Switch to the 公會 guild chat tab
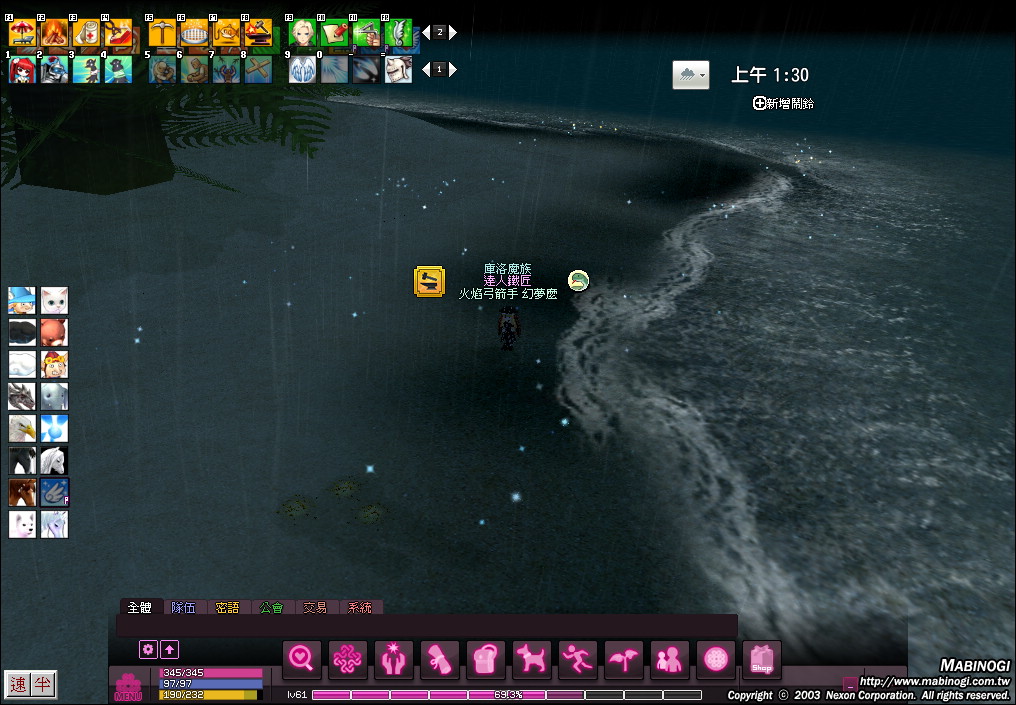Screen dimensions: 1016x705 tap(271, 607)
